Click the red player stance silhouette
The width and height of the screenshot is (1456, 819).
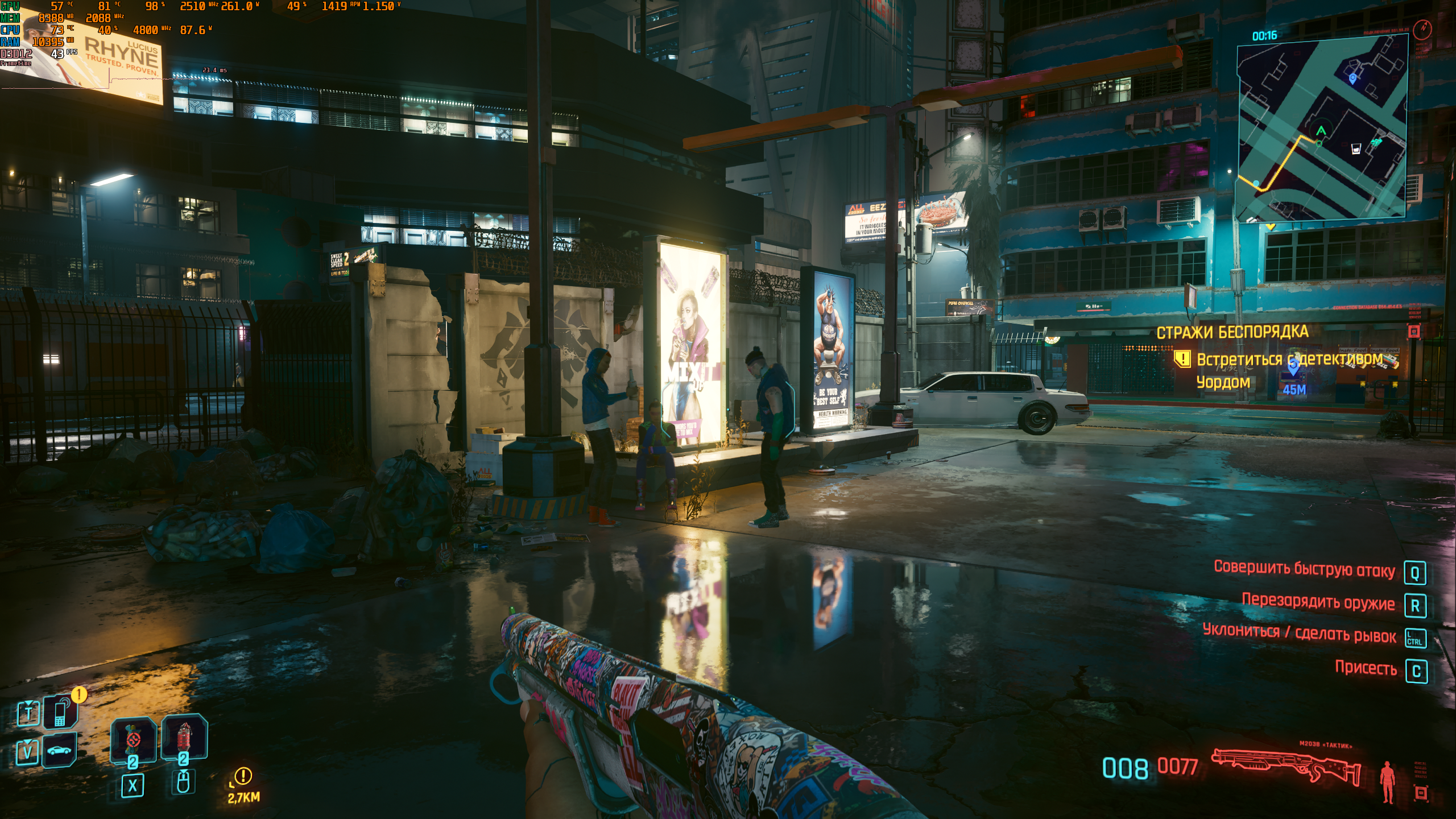pyautogui.click(x=1388, y=782)
